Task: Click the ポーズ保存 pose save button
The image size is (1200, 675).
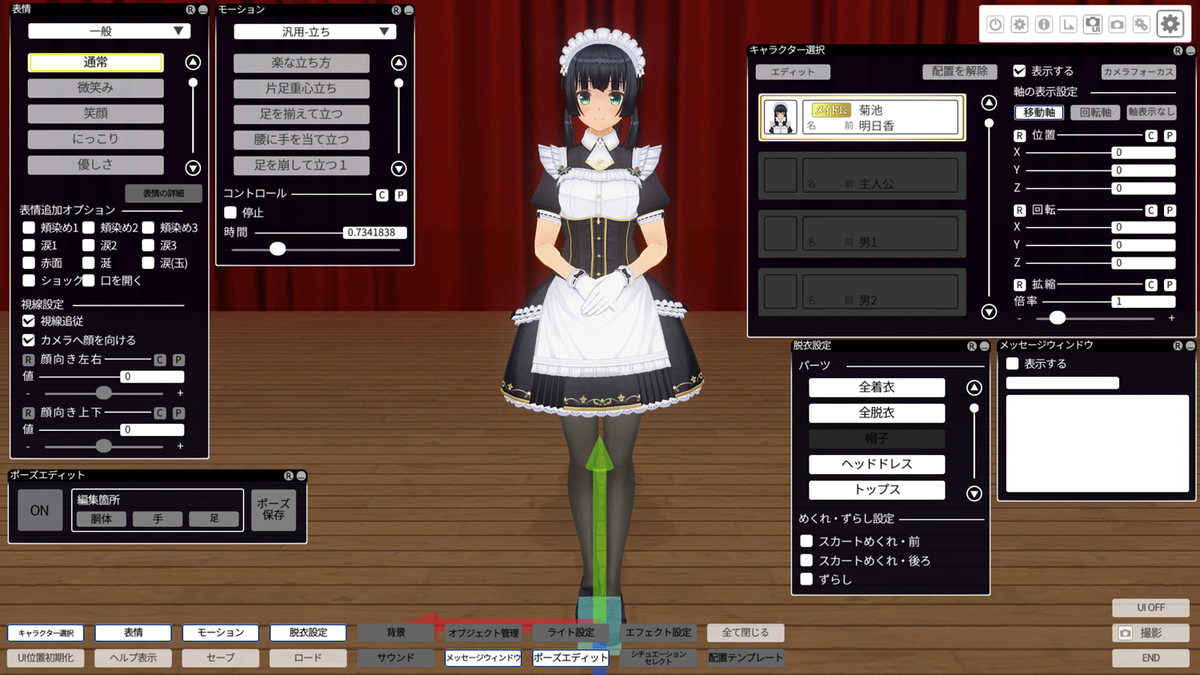Action: click(x=273, y=509)
